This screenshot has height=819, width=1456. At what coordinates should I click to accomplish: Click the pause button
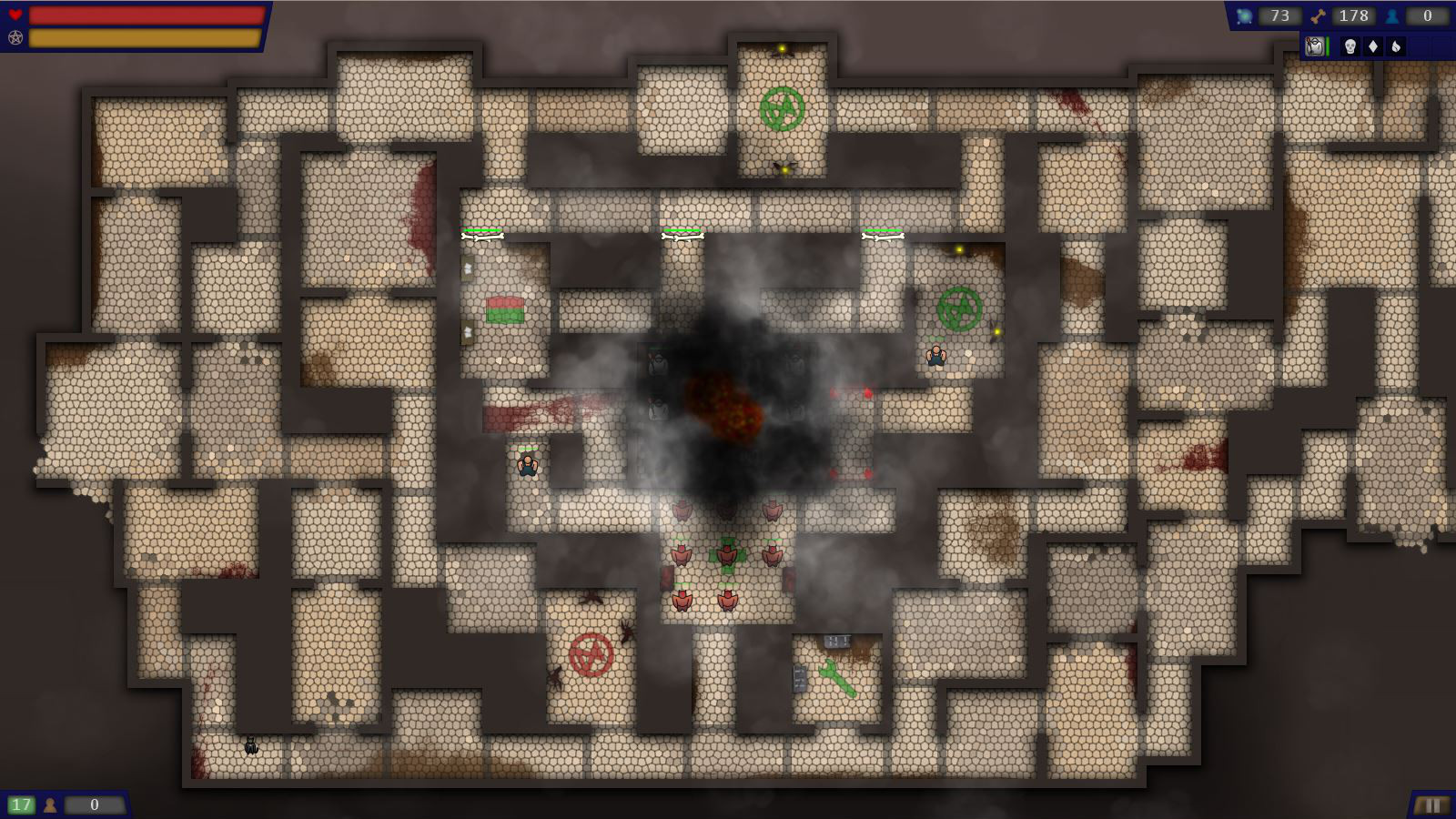(x=1431, y=805)
